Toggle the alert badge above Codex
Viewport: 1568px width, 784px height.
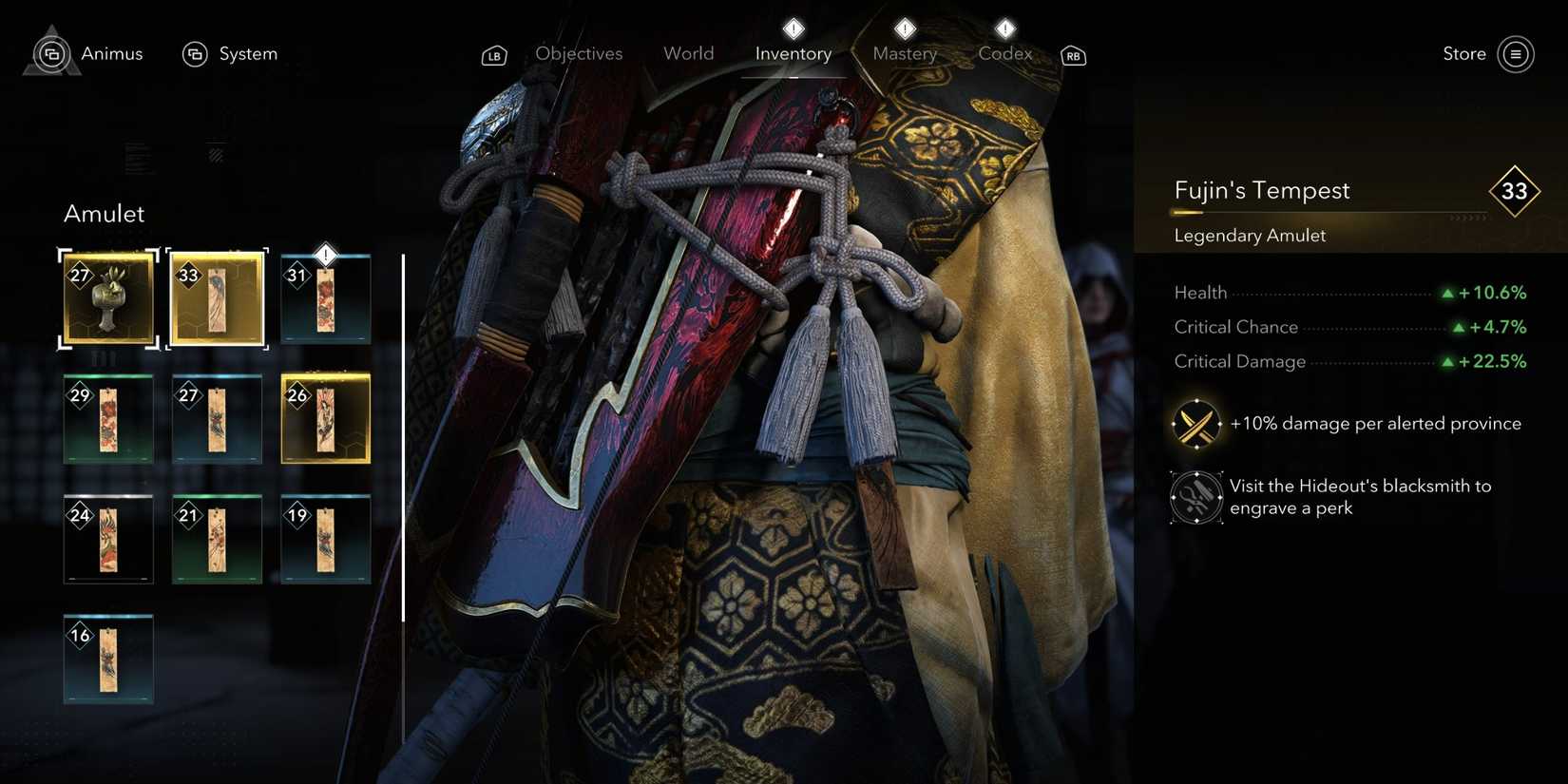pos(1004,29)
